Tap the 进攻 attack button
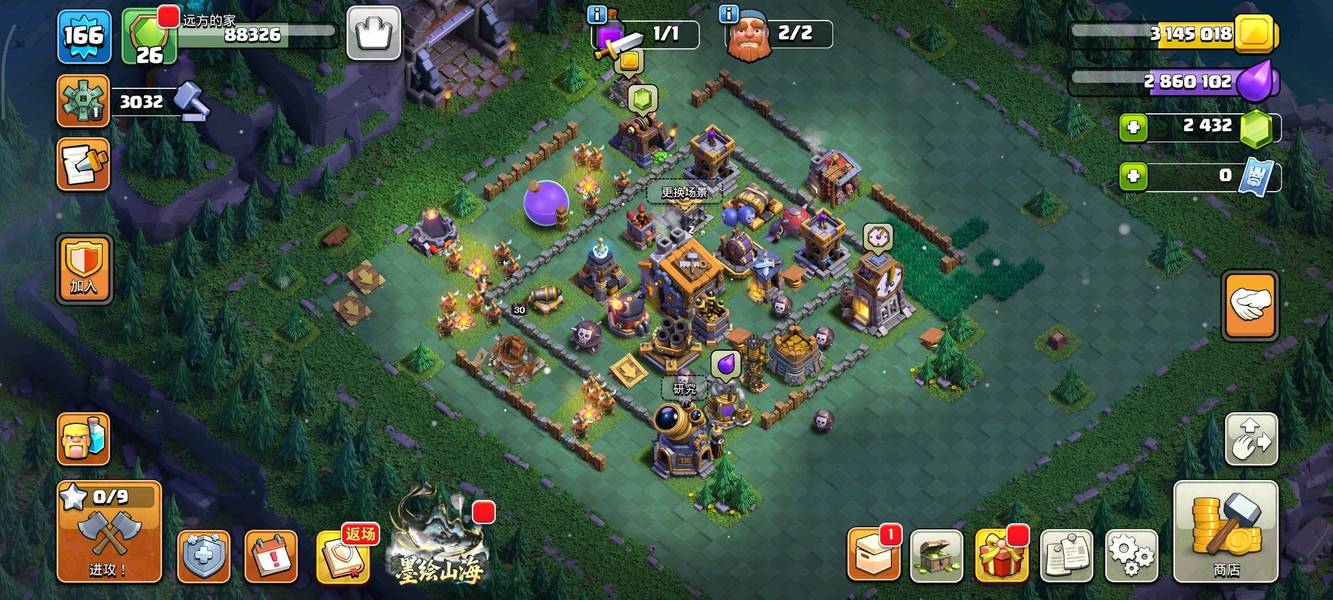This screenshot has height=600, width=1333. 109,532
